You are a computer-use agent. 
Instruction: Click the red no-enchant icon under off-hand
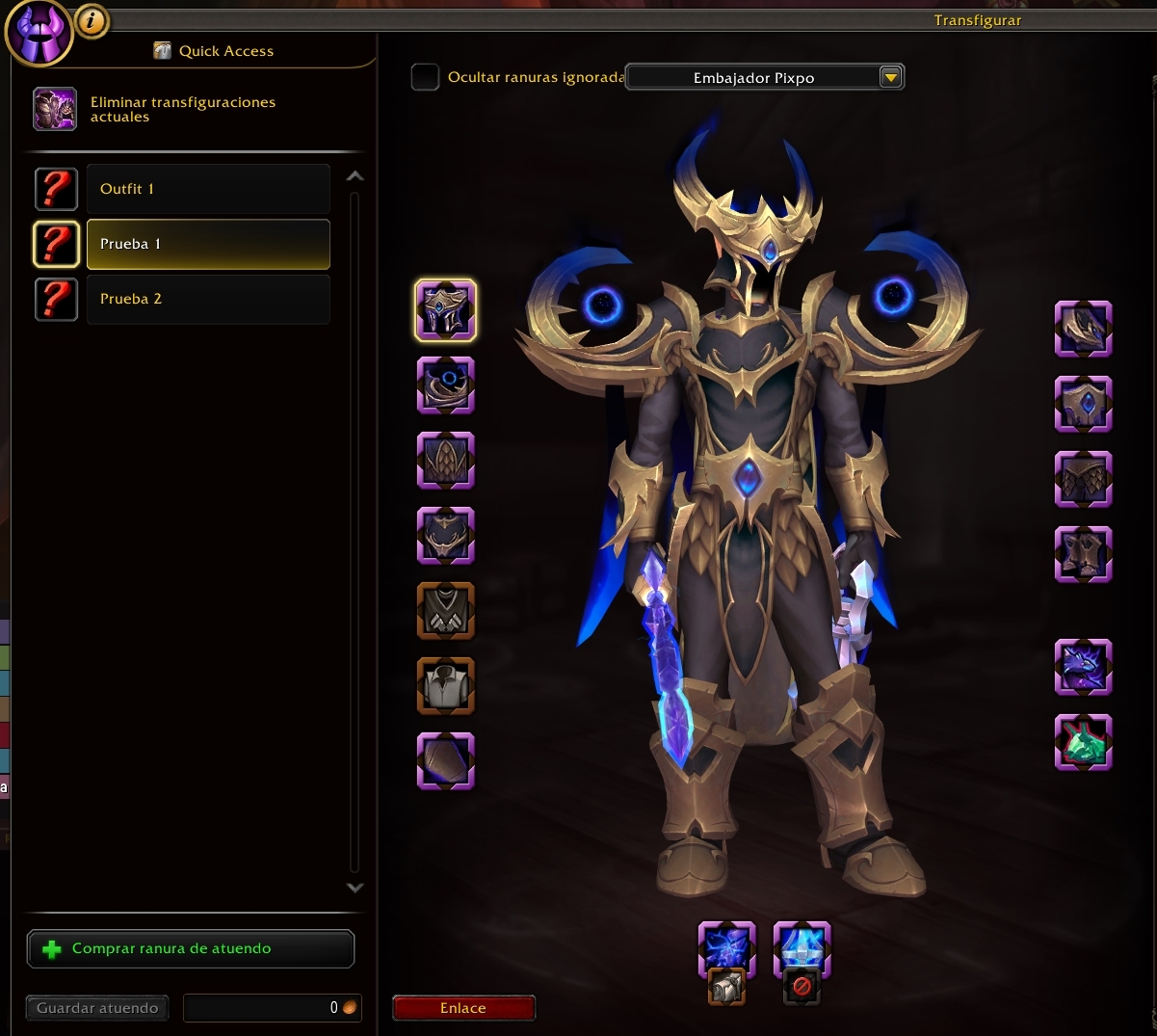pos(802,987)
